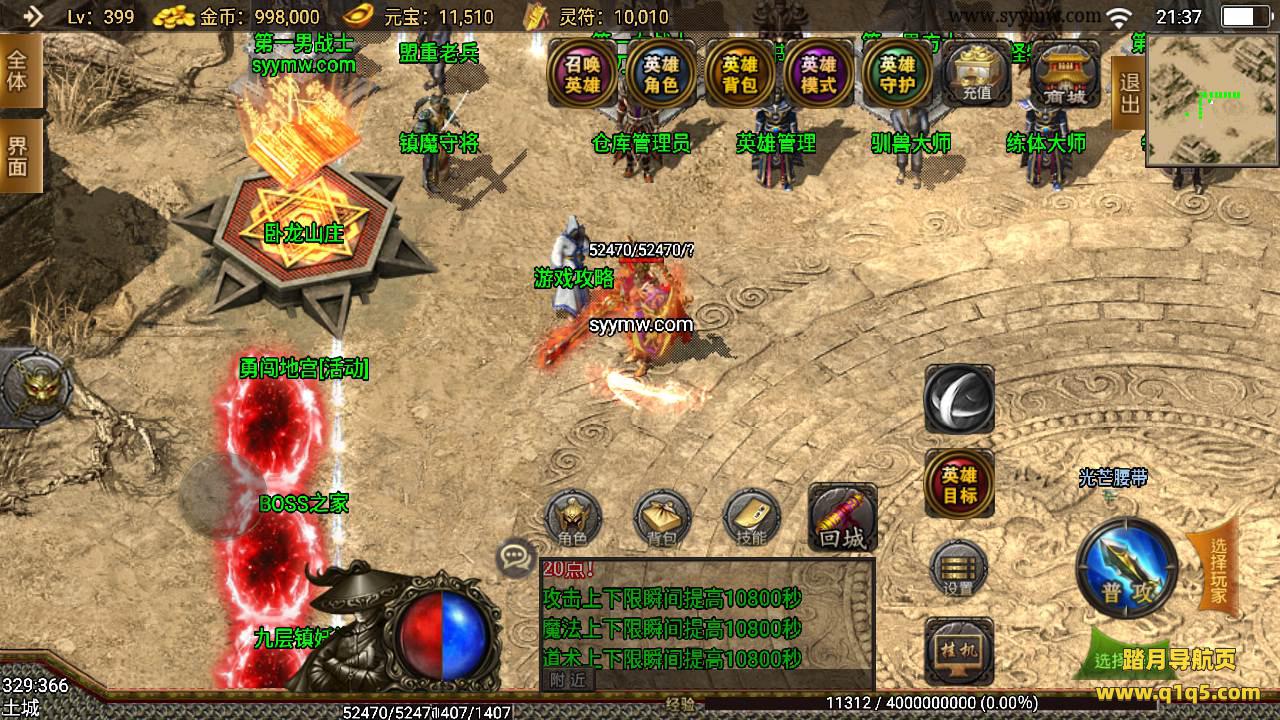The height and width of the screenshot is (720, 1280).
Task: Switch the 英雄模式 hero mode
Action: [818, 73]
